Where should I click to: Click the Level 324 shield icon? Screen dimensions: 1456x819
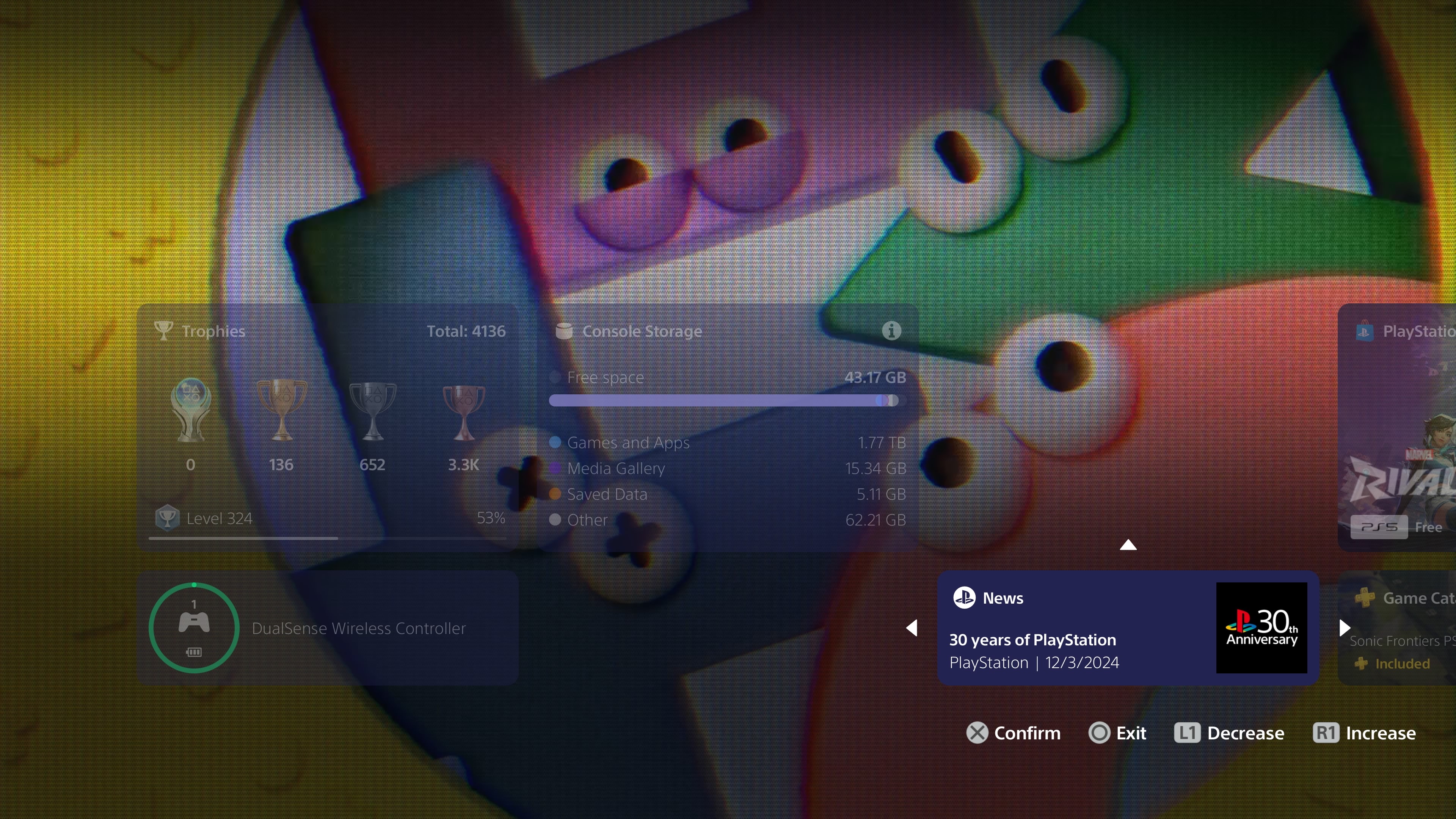pyautogui.click(x=167, y=518)
